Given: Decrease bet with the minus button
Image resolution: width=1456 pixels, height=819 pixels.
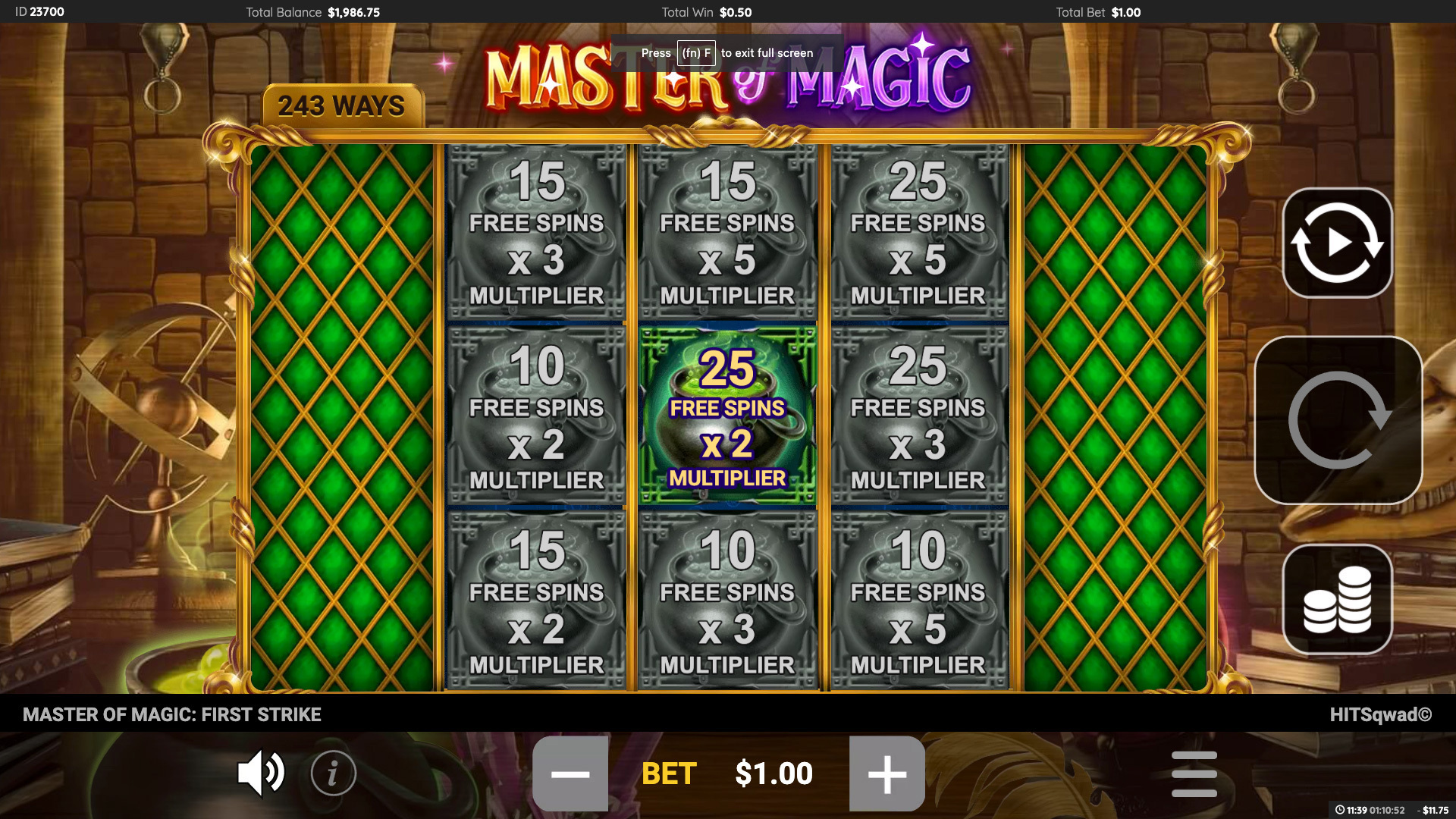Looking at the screenshot, I should point(570,773).
